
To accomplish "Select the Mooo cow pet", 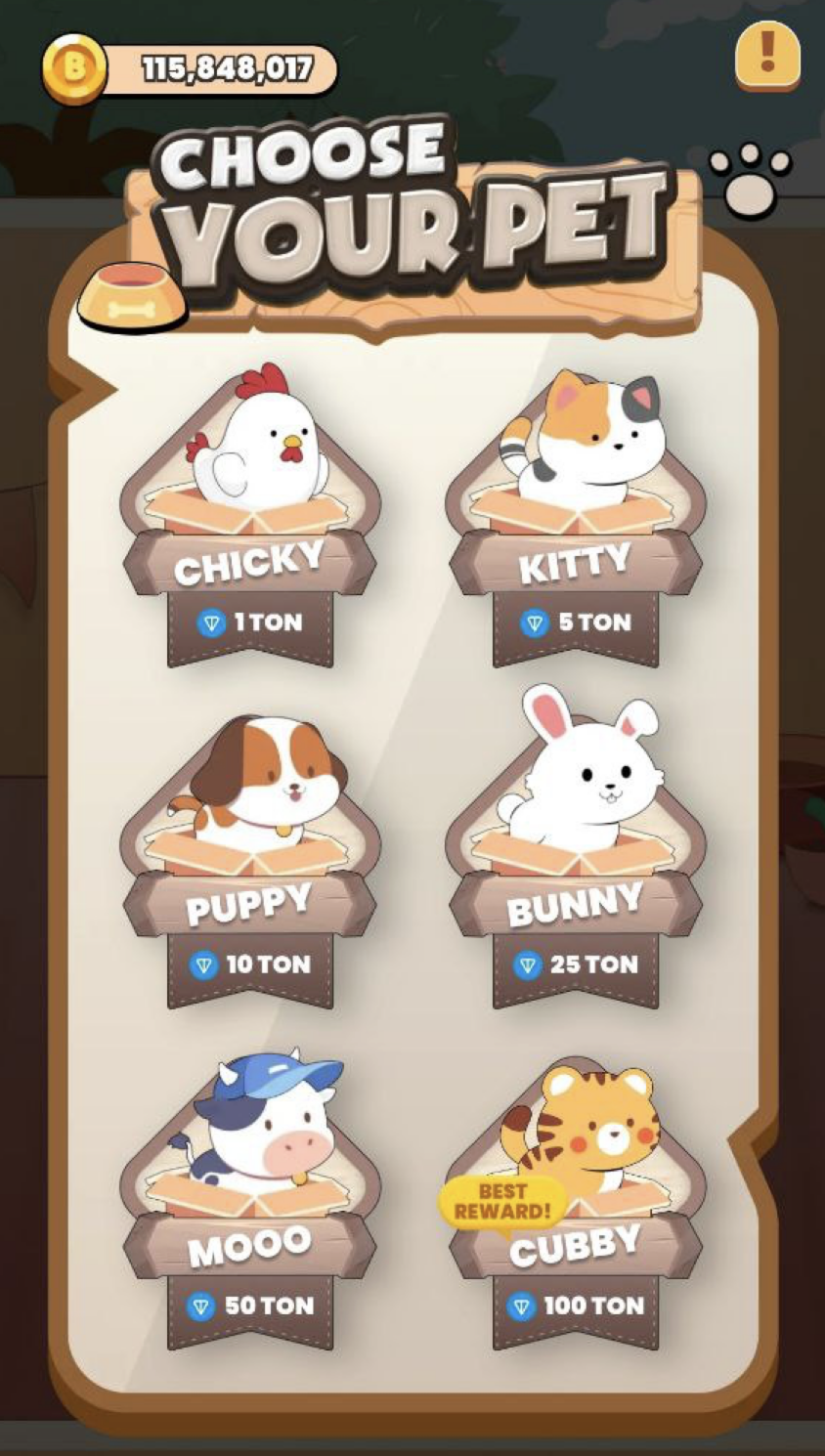I will (x=250, y=1202).
